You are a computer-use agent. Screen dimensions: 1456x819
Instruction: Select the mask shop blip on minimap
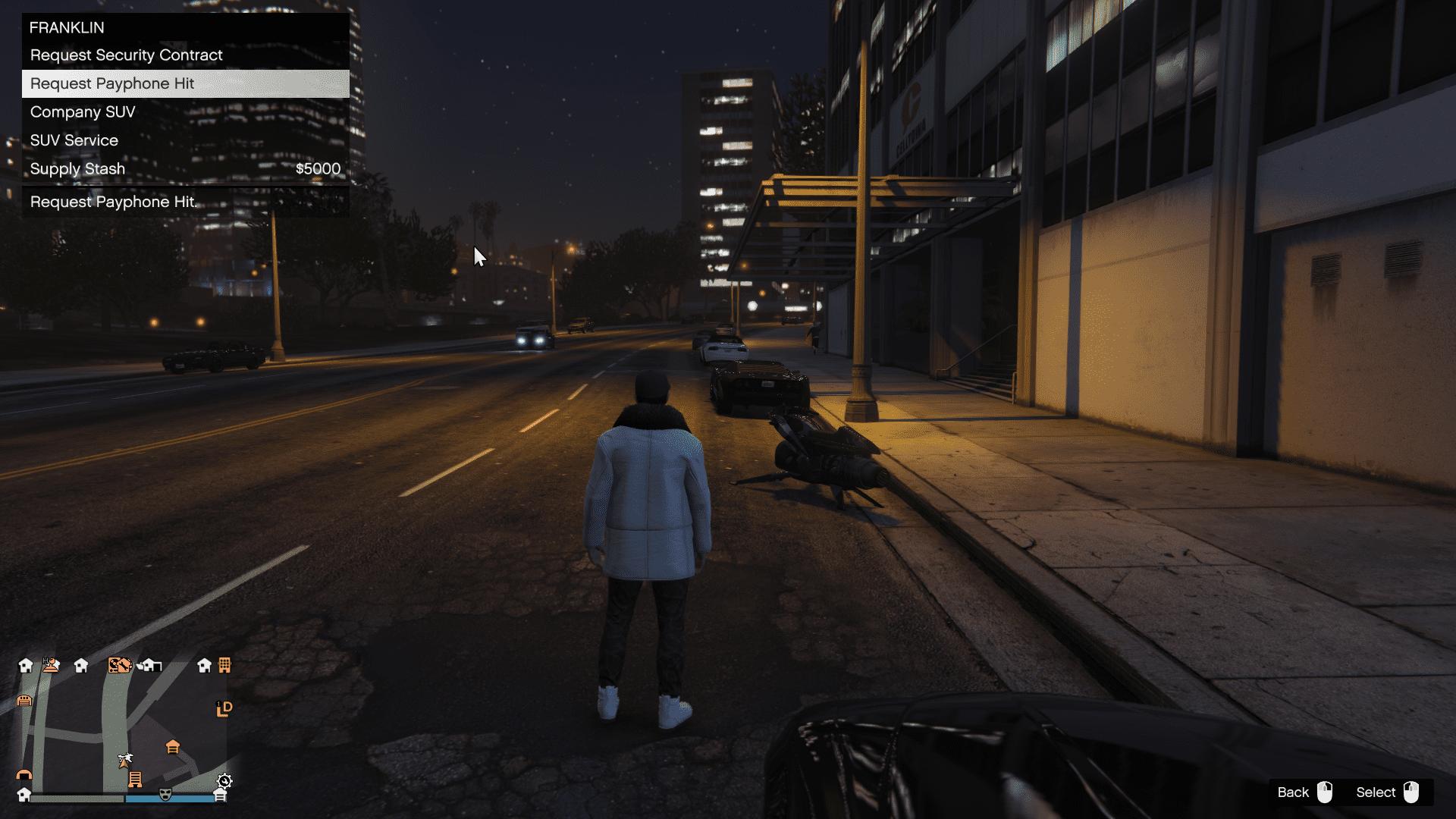(x=166, y=795)
